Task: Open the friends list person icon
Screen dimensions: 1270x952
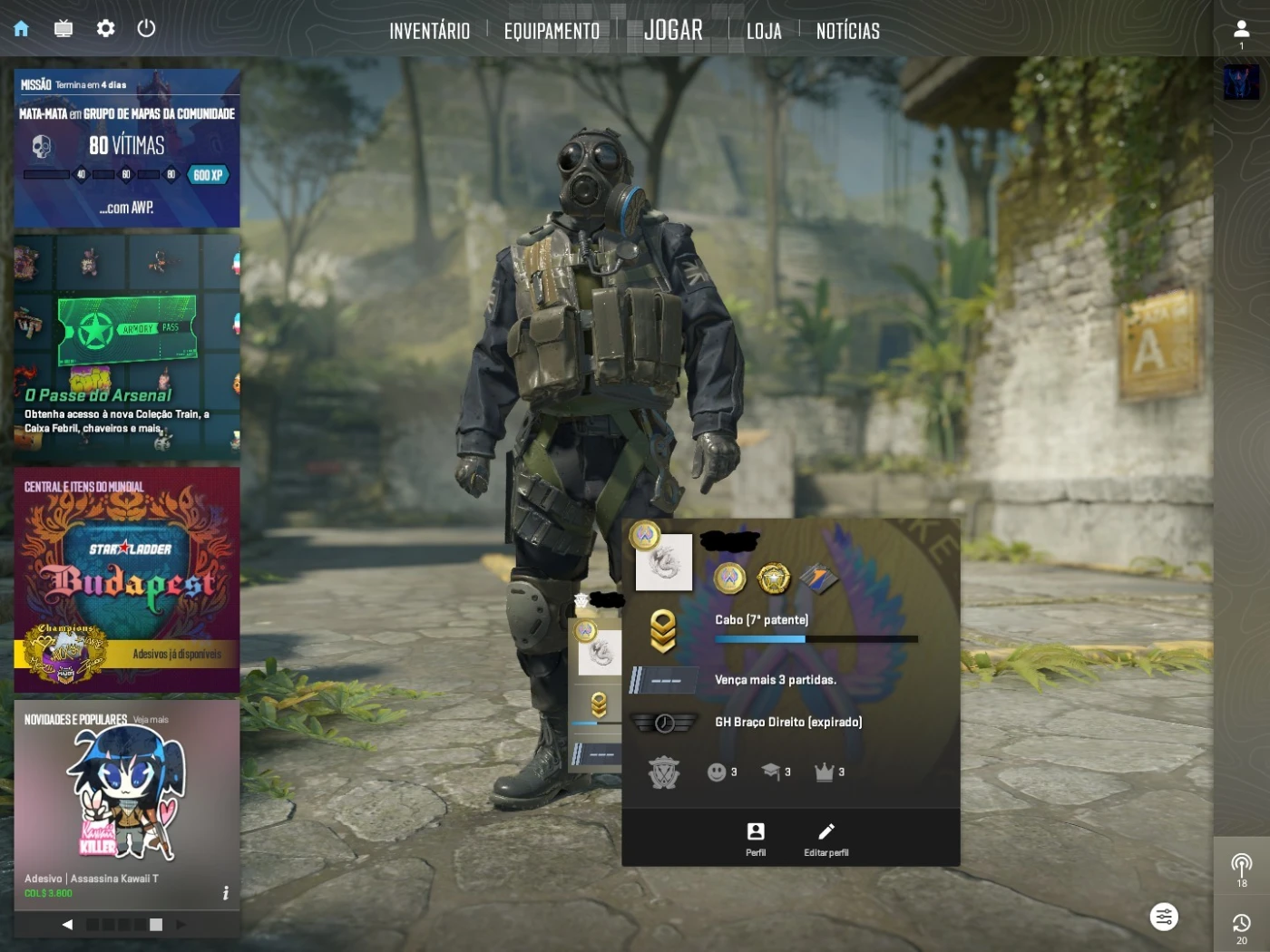Action: point(1241,33)
